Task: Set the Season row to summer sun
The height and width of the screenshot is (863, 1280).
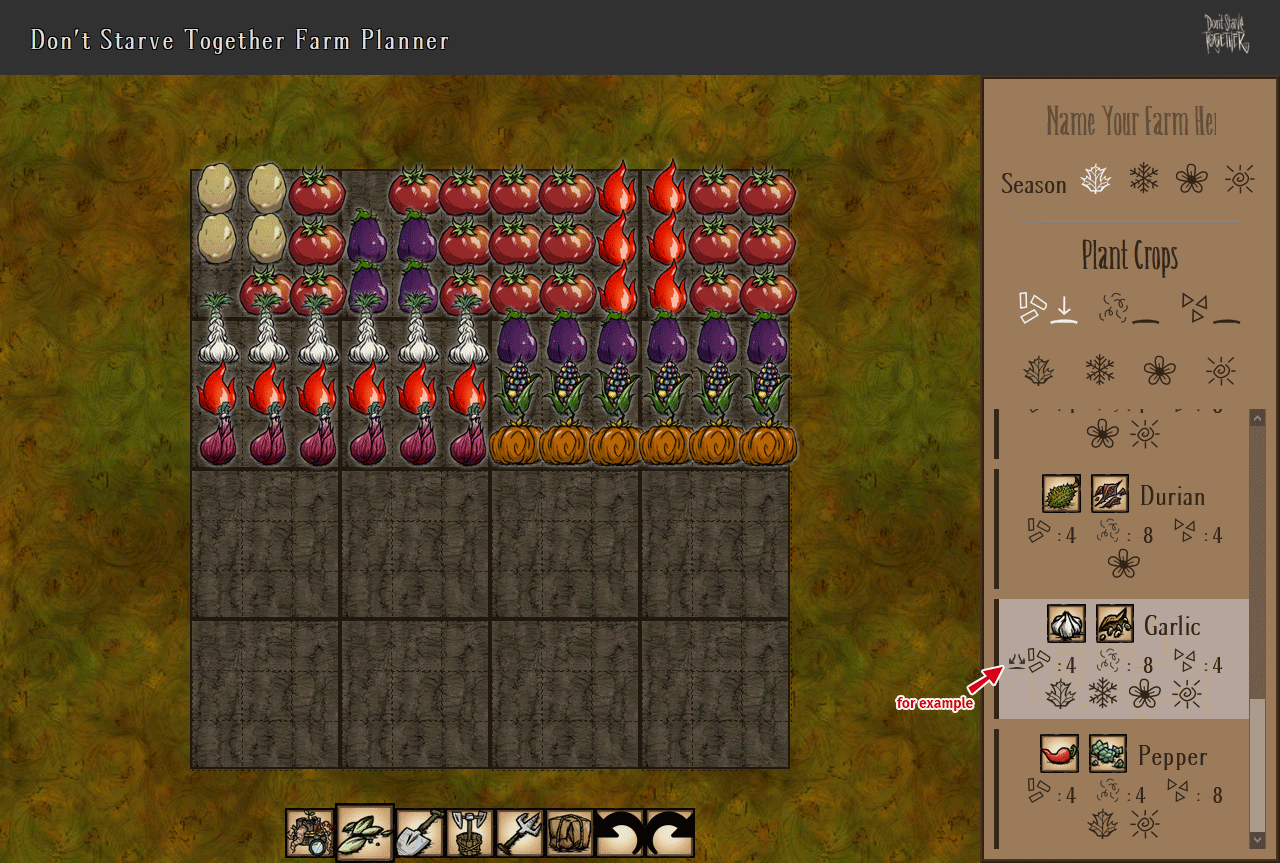Action: (1239, 179)
